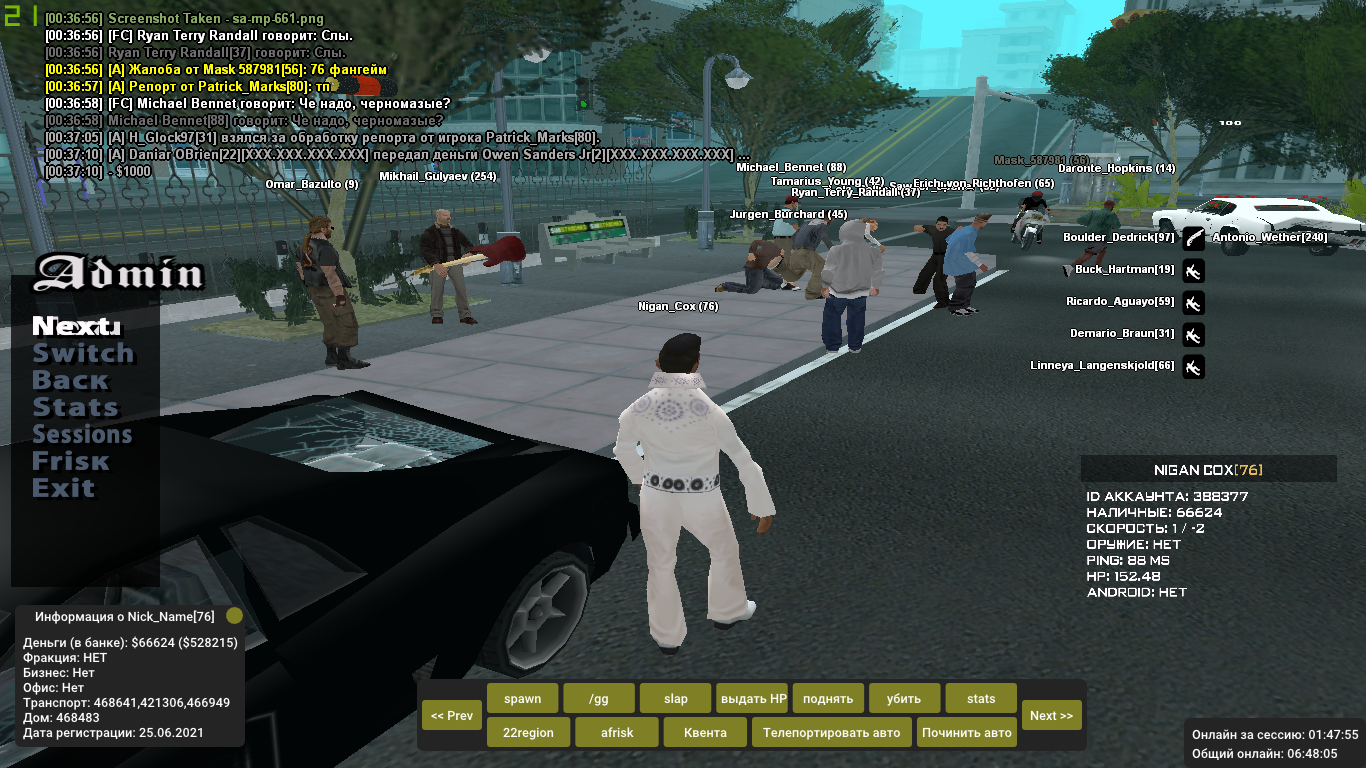The image size is (1366, 768).
Task: Click the 'поднять' button
Action: pos(828,698)
